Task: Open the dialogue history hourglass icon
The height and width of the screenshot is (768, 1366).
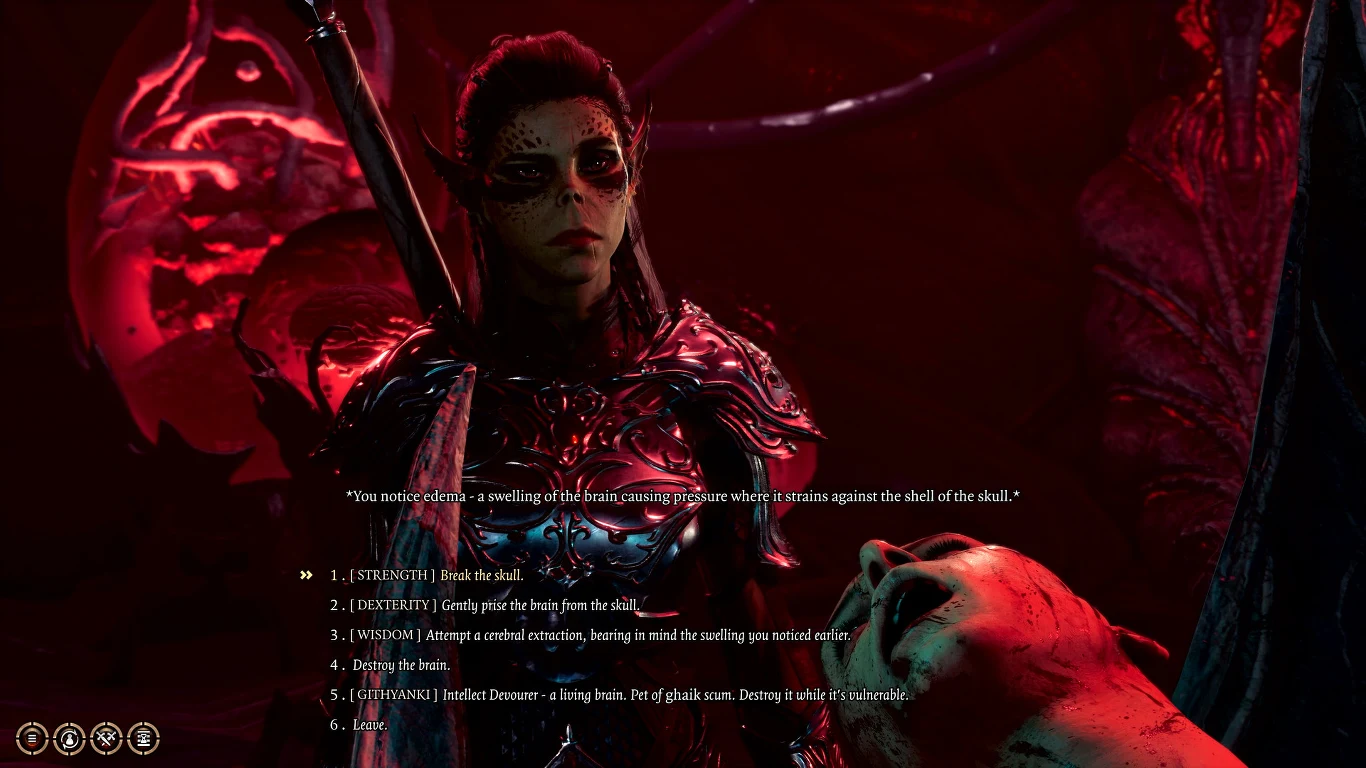Action: (x=144, y=738)
